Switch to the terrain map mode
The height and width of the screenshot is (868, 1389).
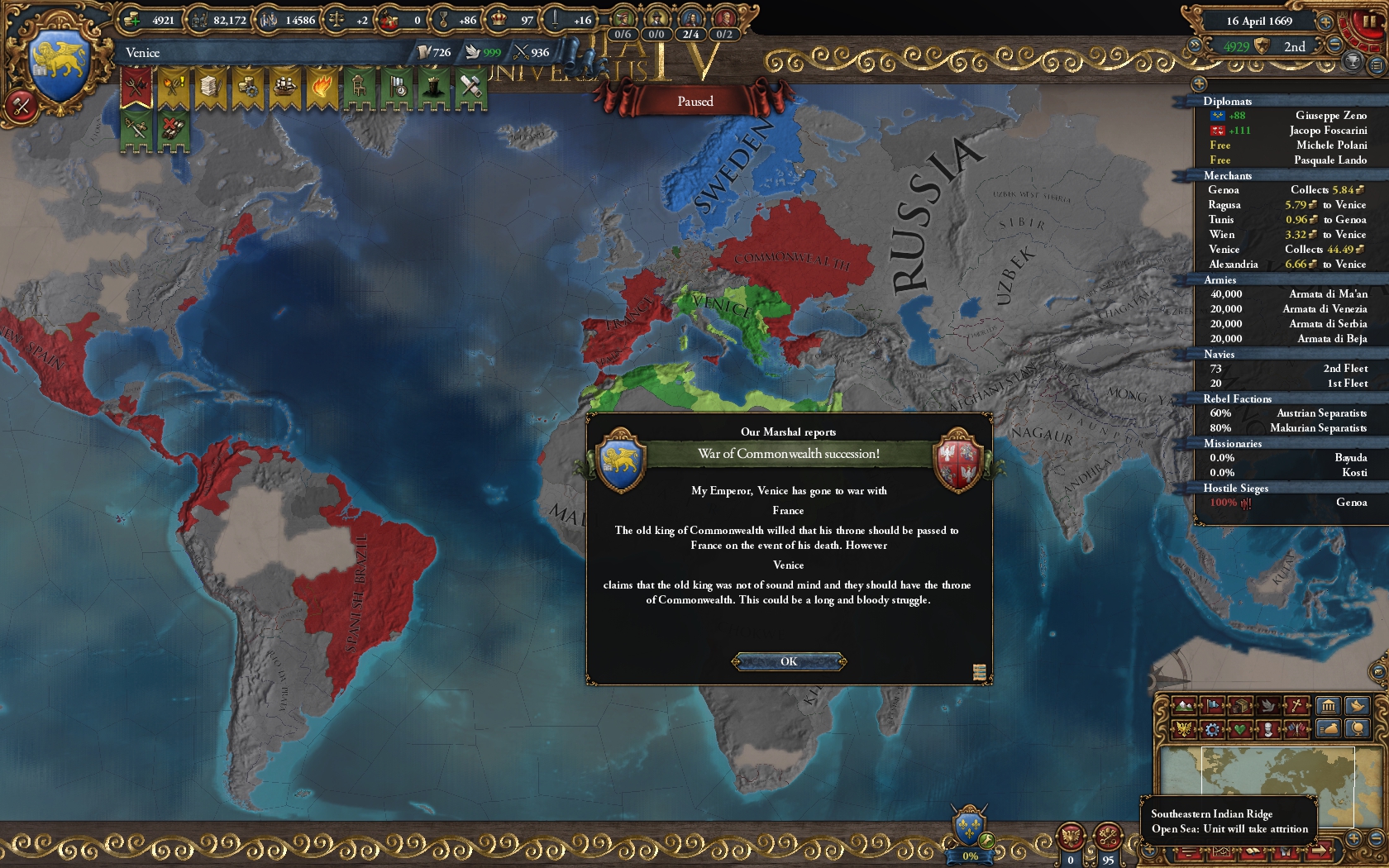(1185, 705)
